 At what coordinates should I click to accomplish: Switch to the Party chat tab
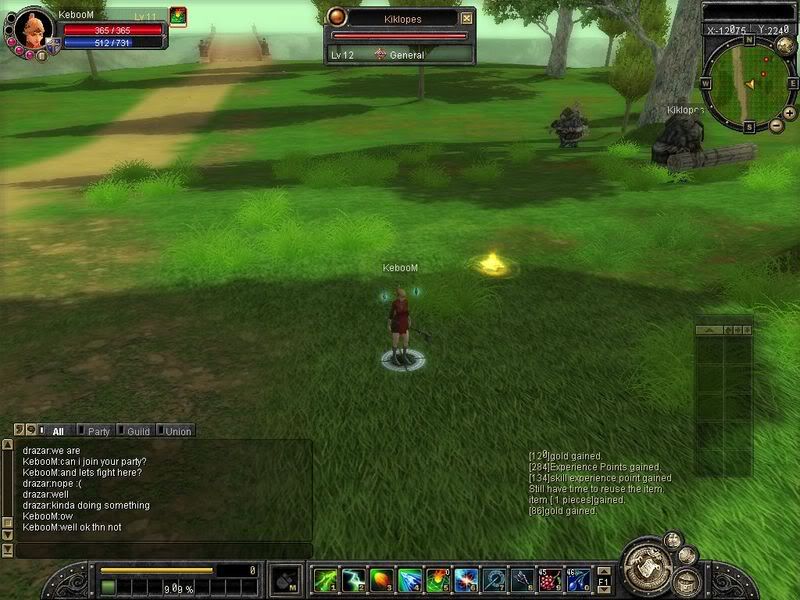click(x=96, y=431)
